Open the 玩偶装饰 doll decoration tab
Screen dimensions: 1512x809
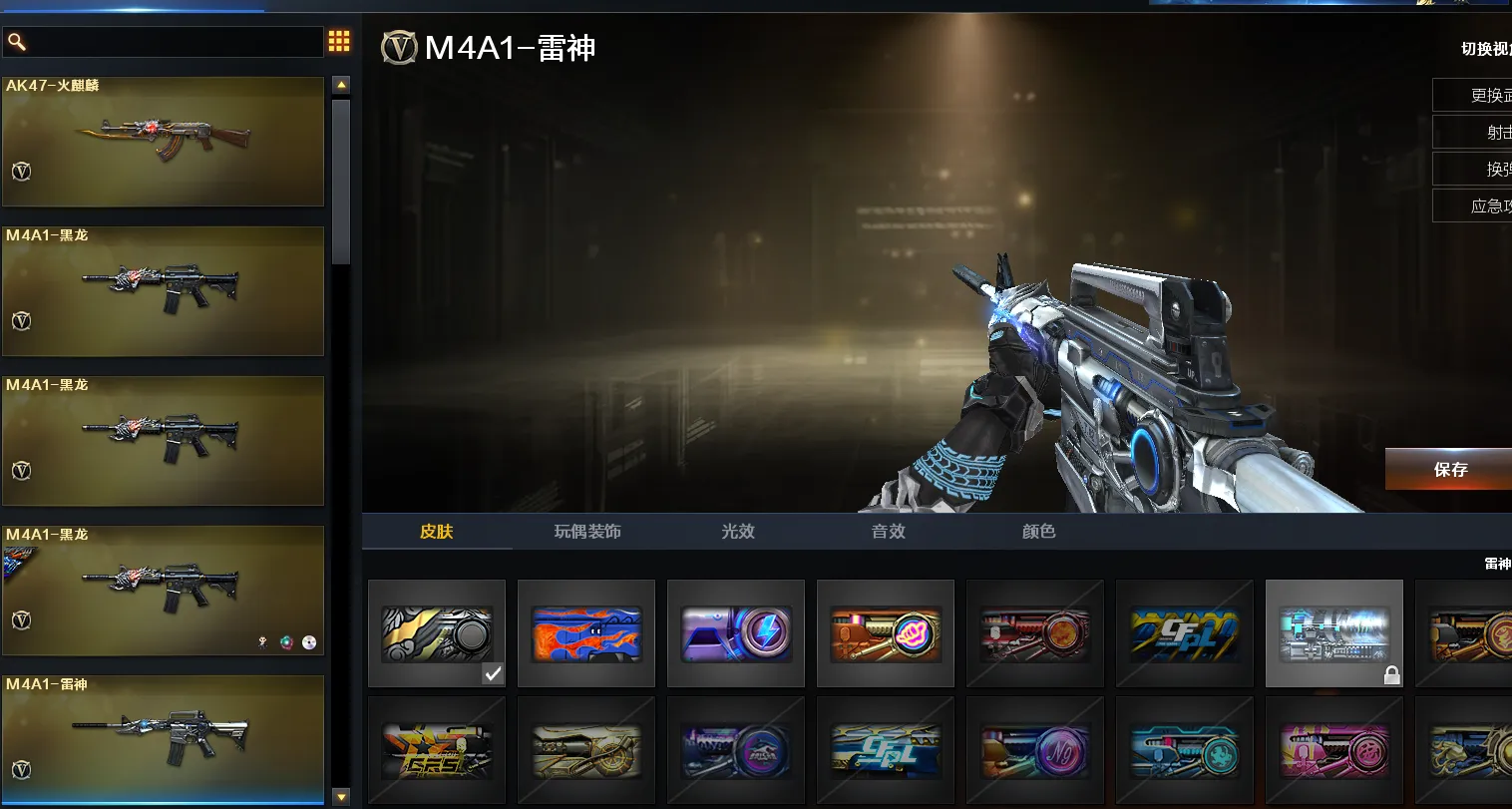pyautogui.click(x=587, y=532)
